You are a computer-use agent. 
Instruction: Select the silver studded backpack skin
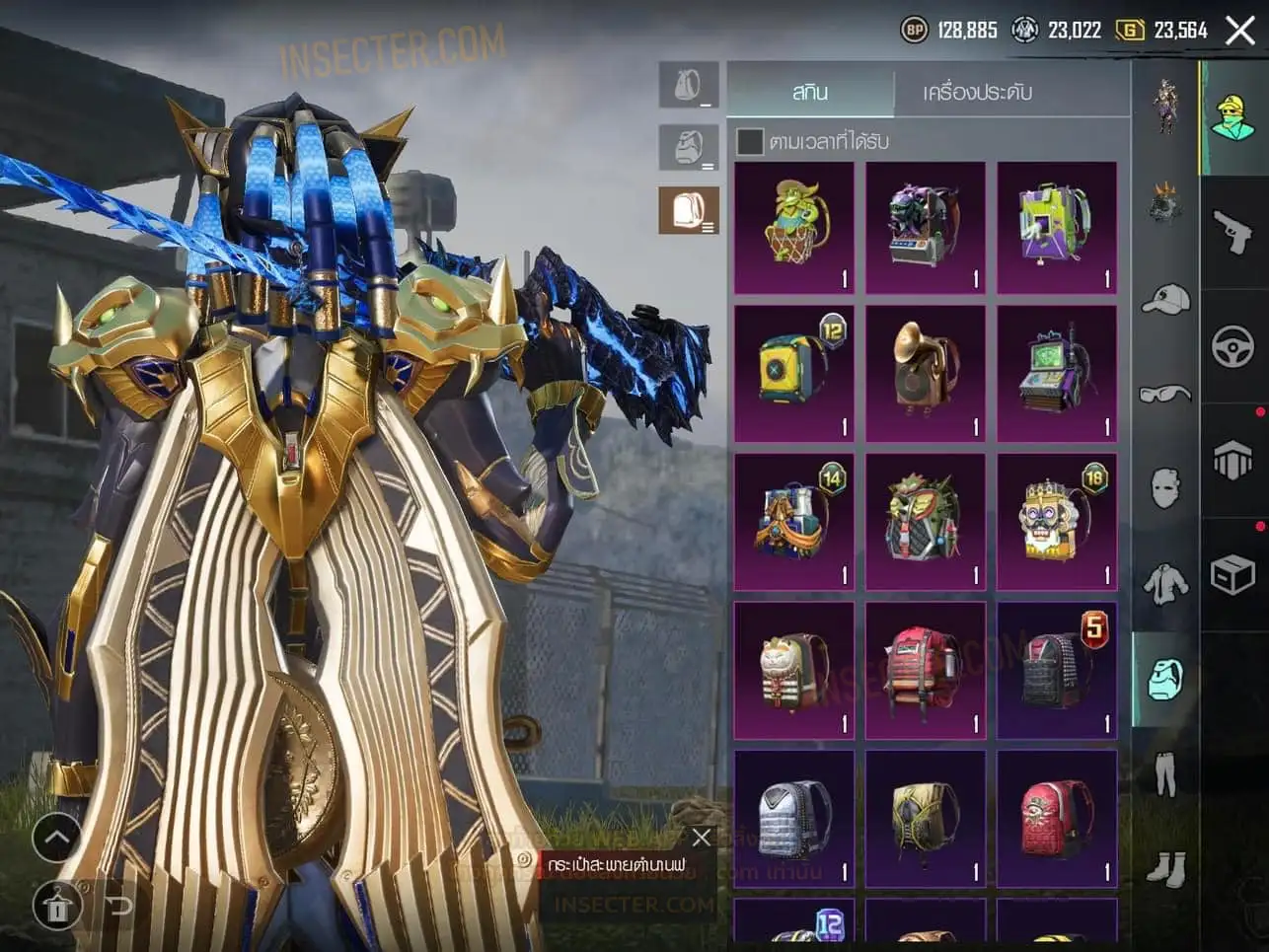pyautogui.click(x=794, y=818)
